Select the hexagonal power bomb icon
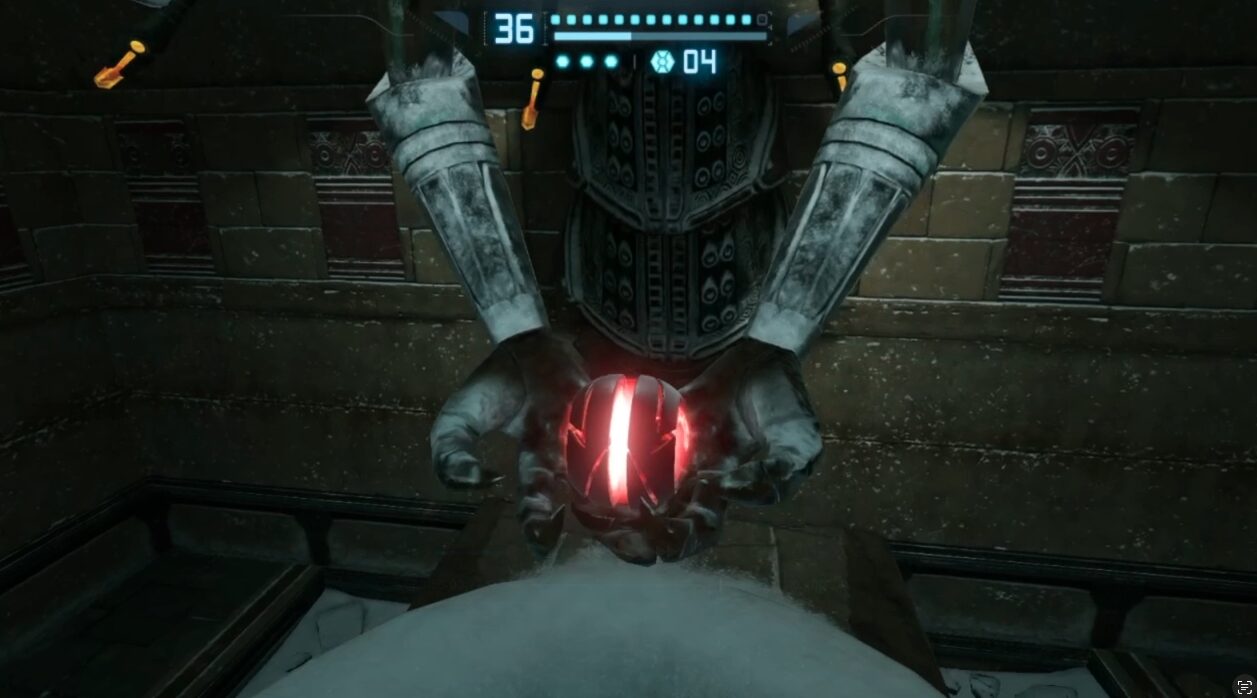 coord(662,62)
